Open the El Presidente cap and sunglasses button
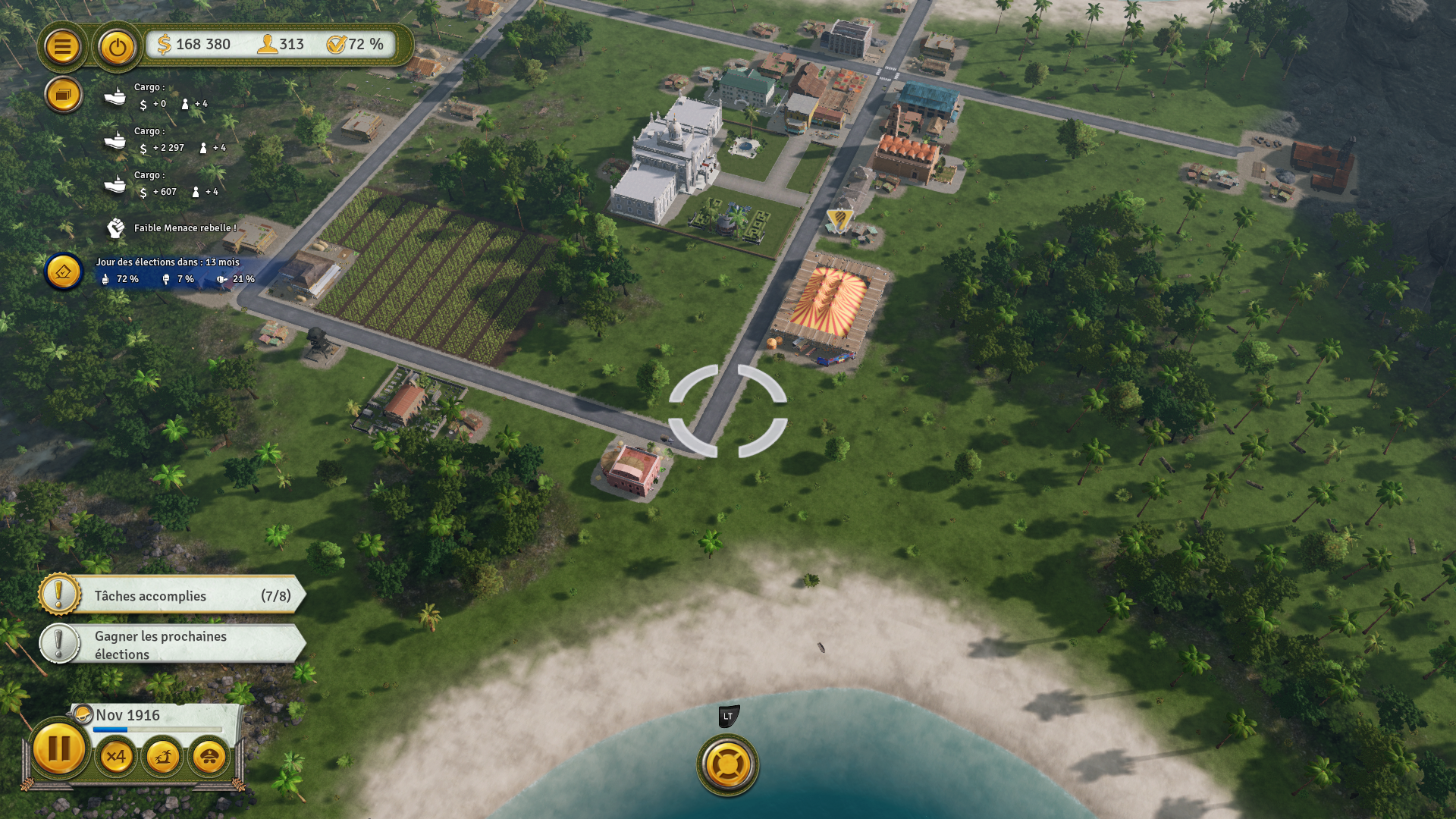Image resolution: width=1456 pixels, height=819 pixels. pos(209,756)
